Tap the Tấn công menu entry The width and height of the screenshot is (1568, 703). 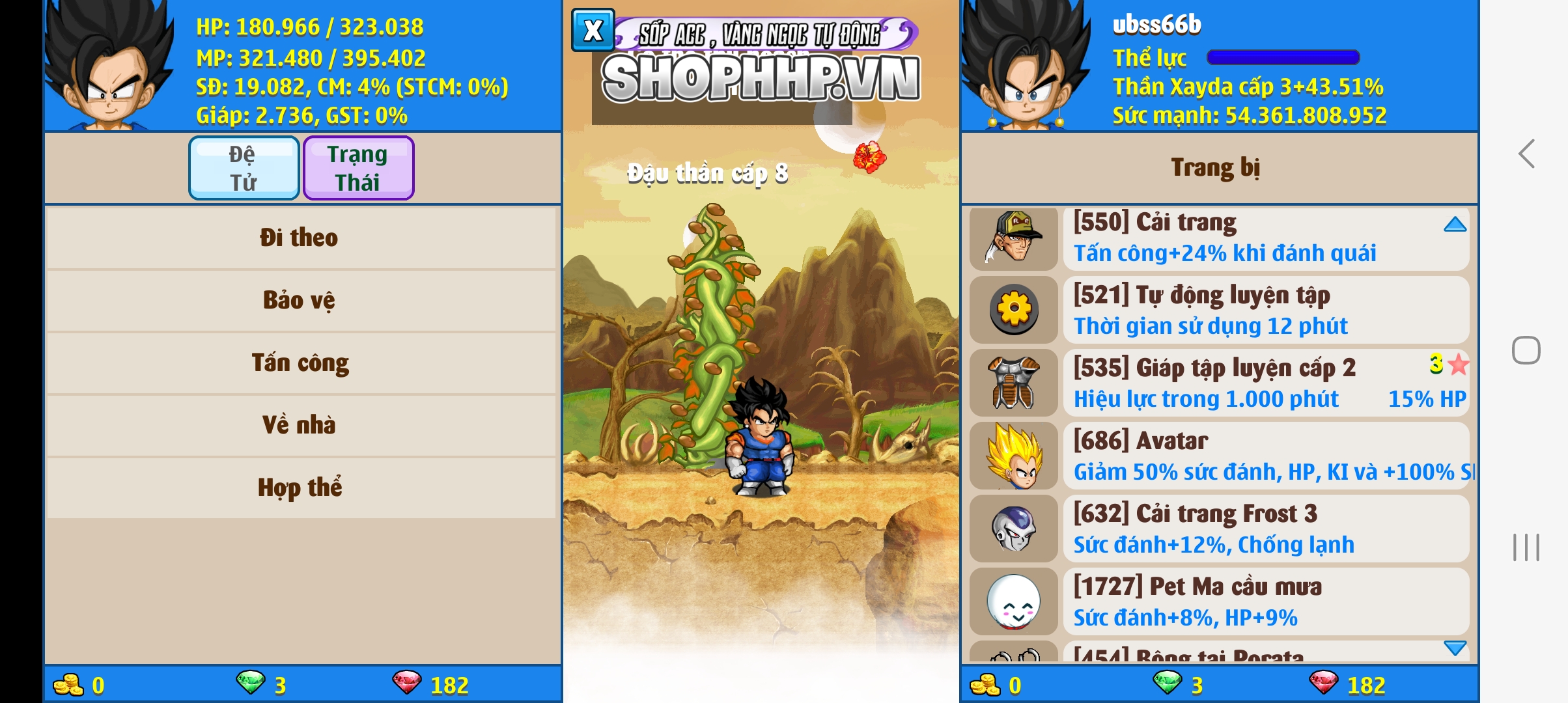301,362
